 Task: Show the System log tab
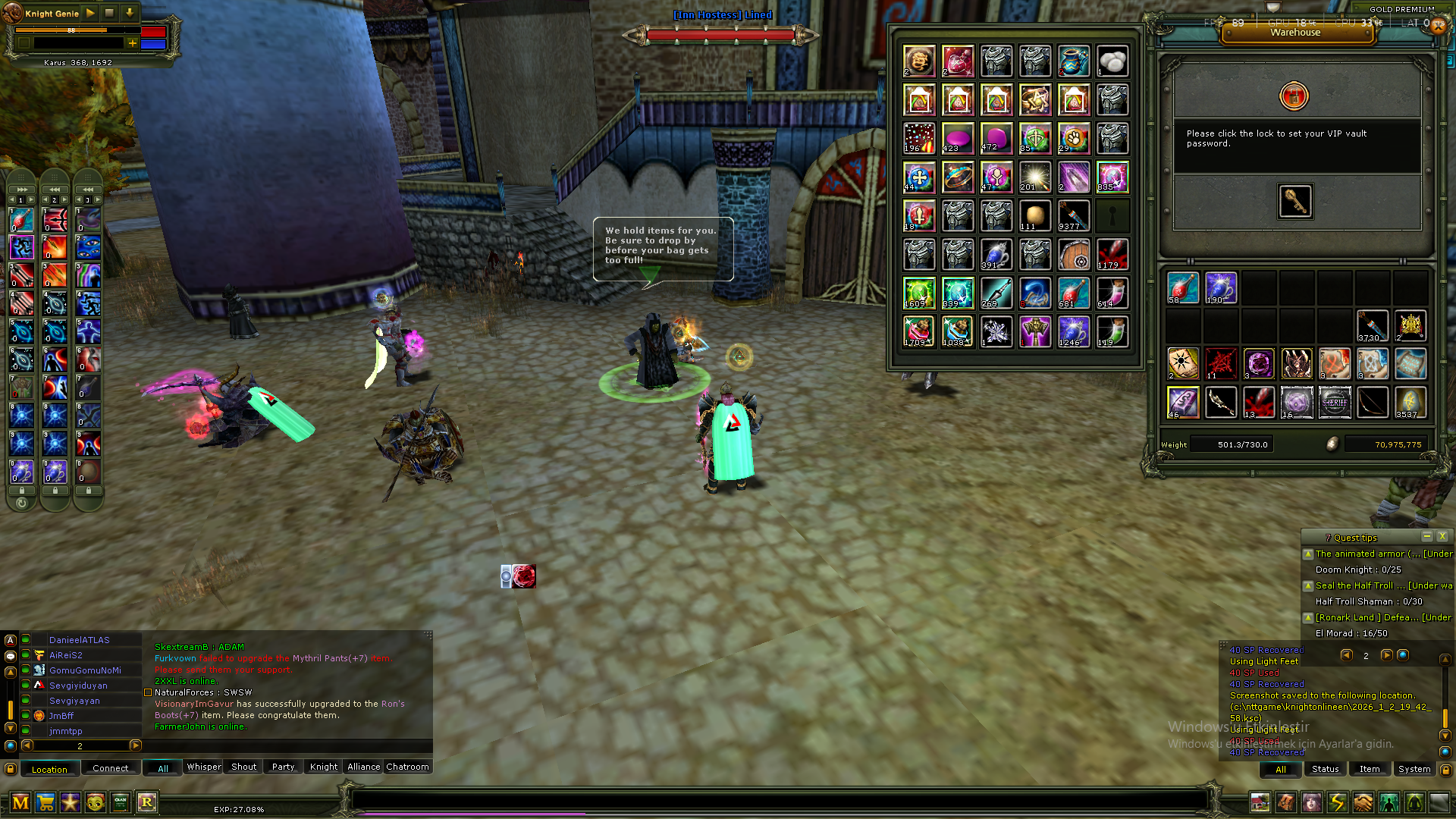(x=1414, y=769)
